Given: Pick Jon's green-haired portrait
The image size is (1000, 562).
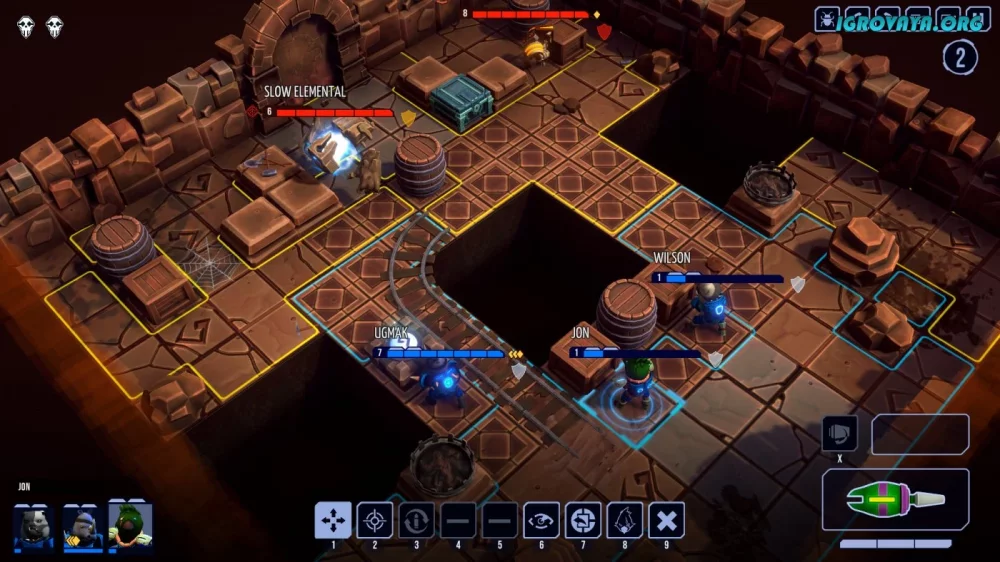Looking at the screenshot, I should (x=131, y=524).
